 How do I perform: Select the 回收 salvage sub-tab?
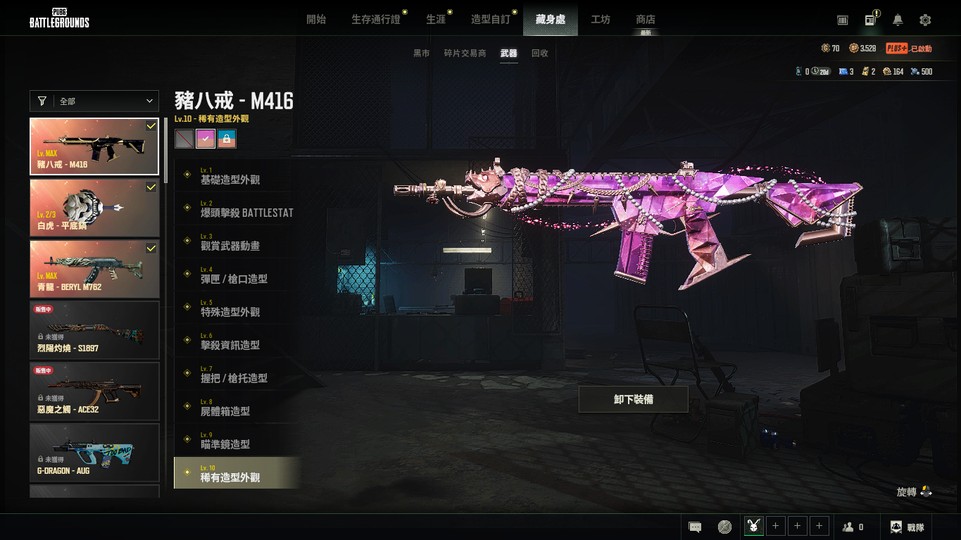[540, 53]
